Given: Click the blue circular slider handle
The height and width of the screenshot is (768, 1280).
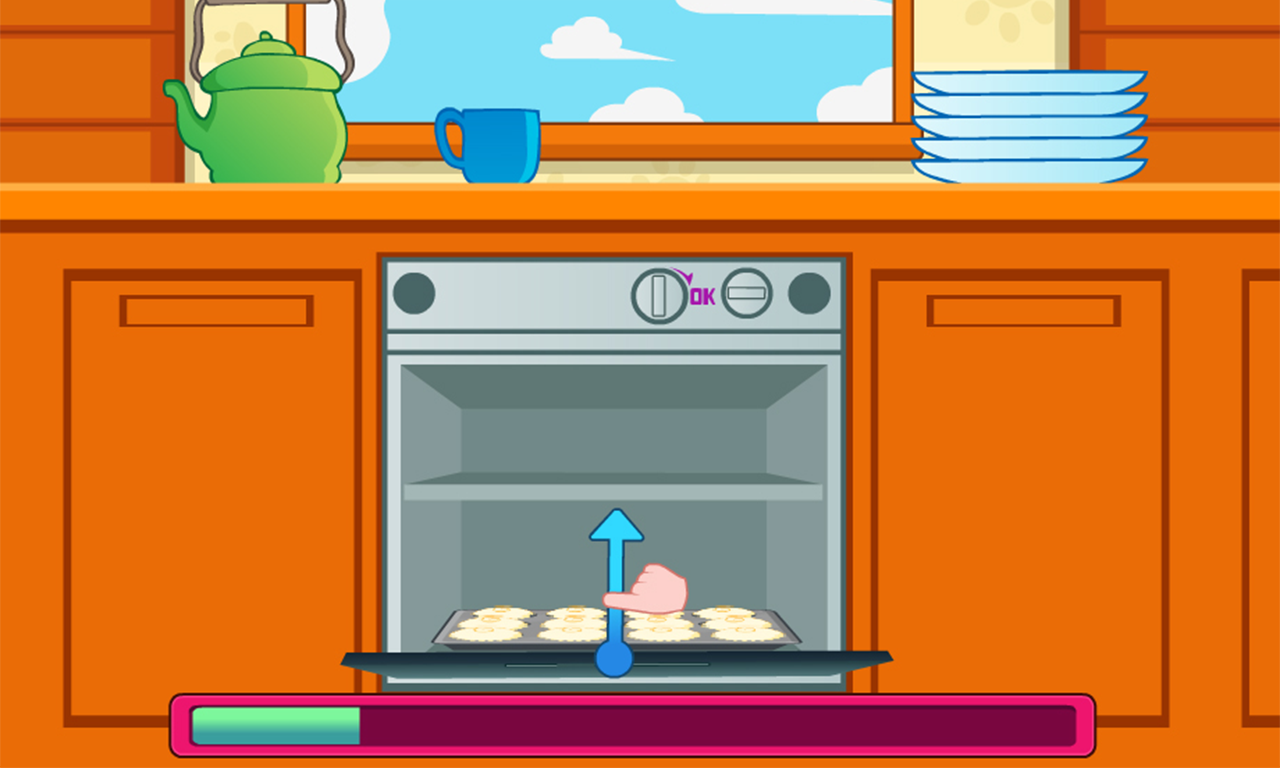Looking at the screenshot, I should pyautogui.click(x=615, y=658).
